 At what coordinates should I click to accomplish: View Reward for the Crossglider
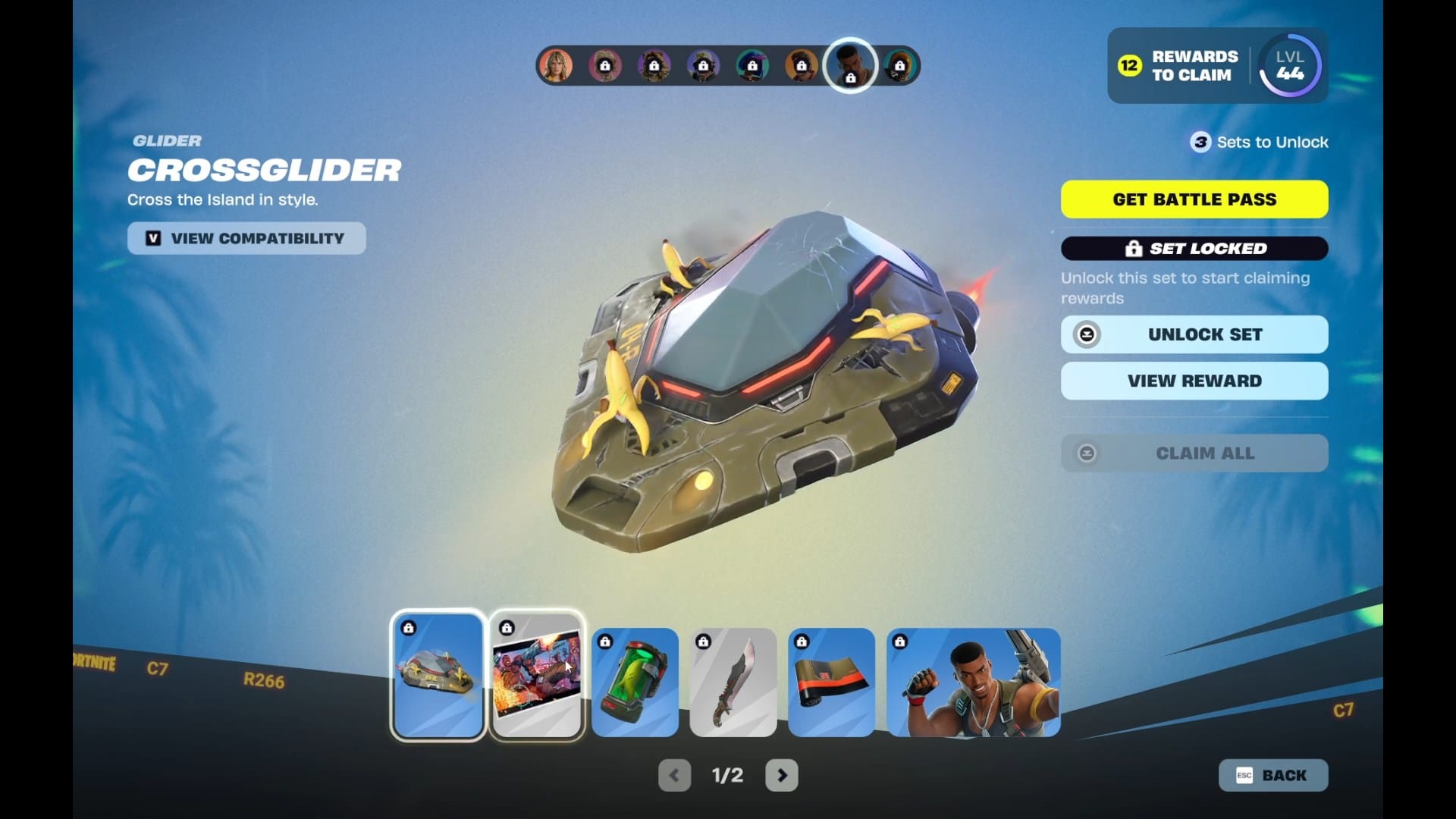[1194, 381]
